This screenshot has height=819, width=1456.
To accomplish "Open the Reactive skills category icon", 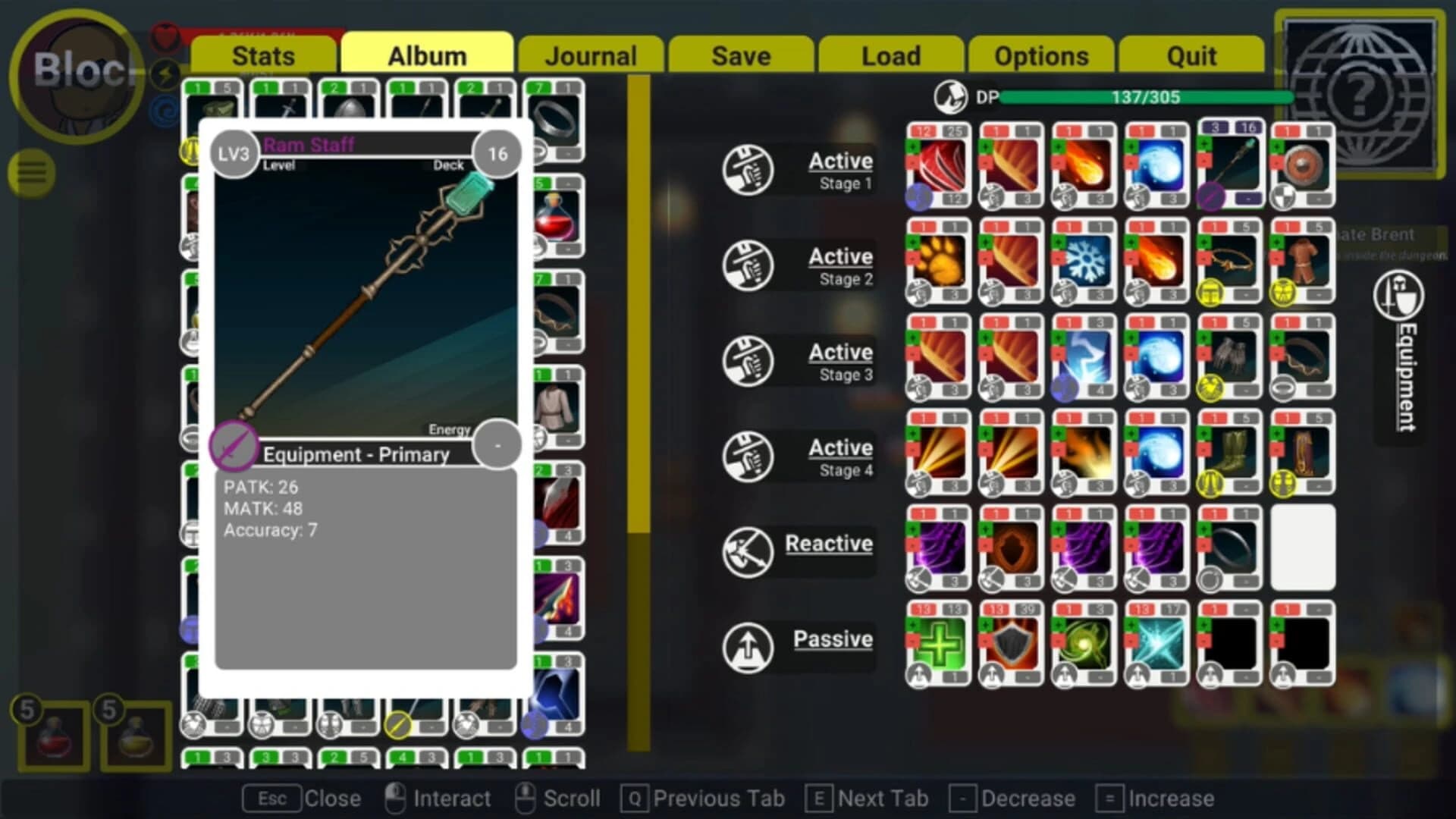I will tap(749, 550).
